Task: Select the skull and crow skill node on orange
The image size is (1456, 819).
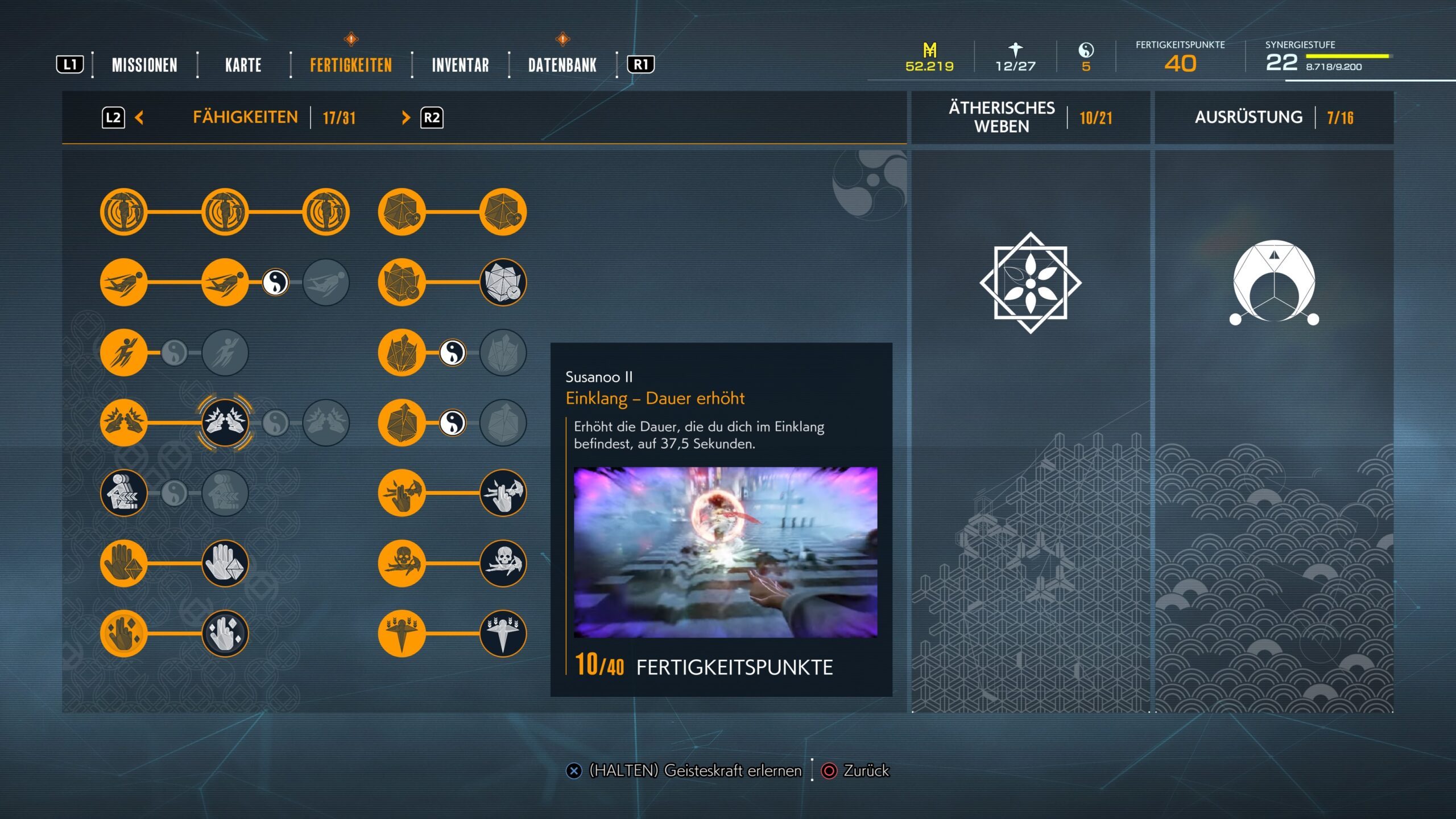Action: tap(402, 563)
